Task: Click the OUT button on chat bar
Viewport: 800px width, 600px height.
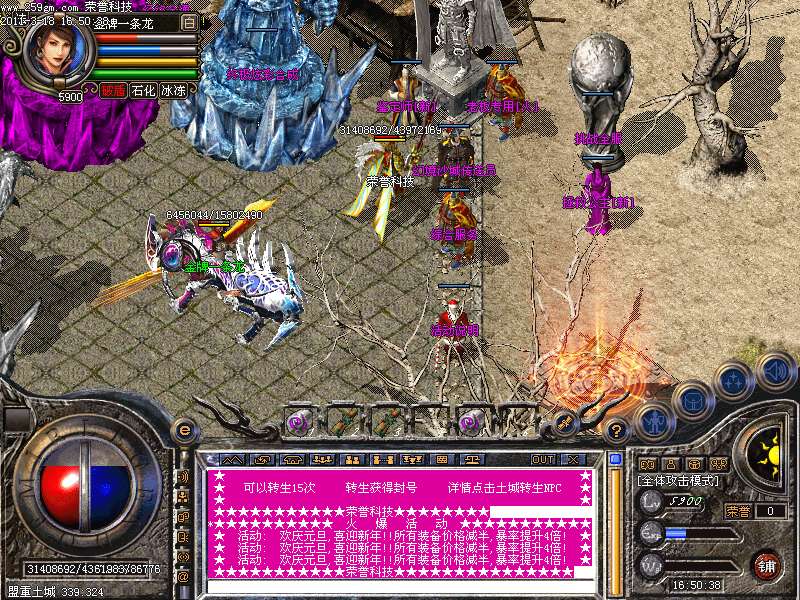Action: pyautogui.click(x=542, y=460)
